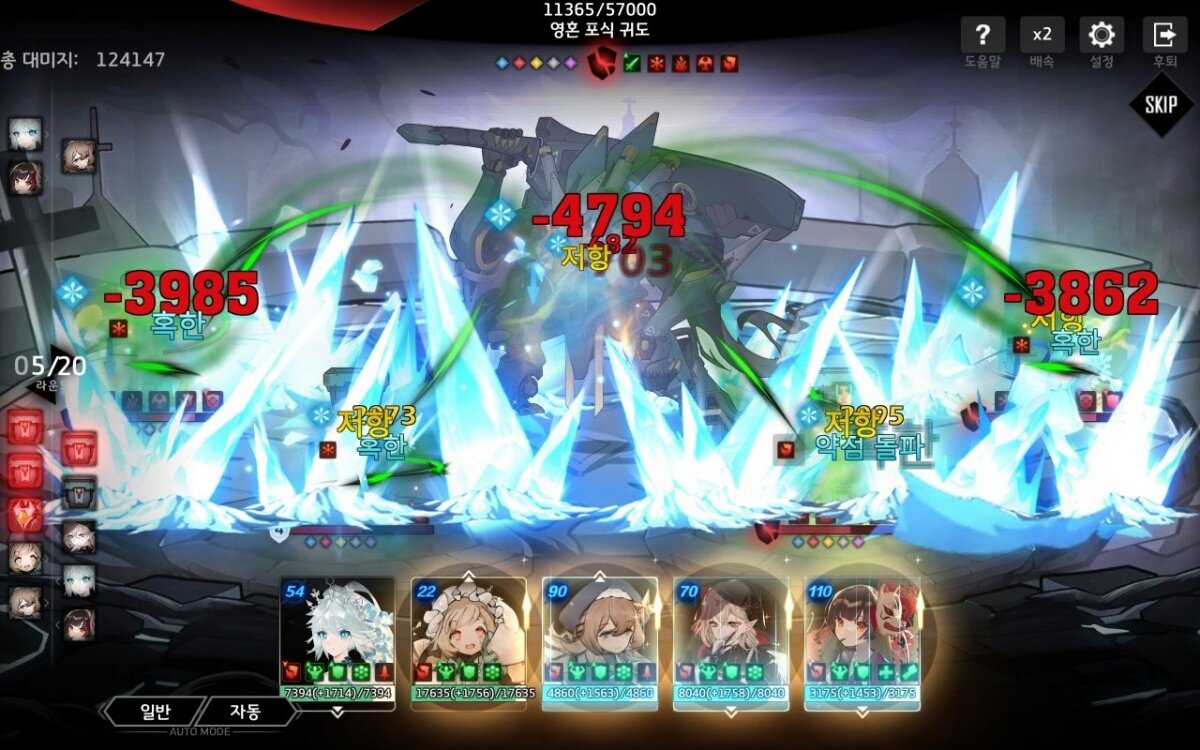Toggle the x2 battle speed button
1200x750 pixels.
(1042, 36)
